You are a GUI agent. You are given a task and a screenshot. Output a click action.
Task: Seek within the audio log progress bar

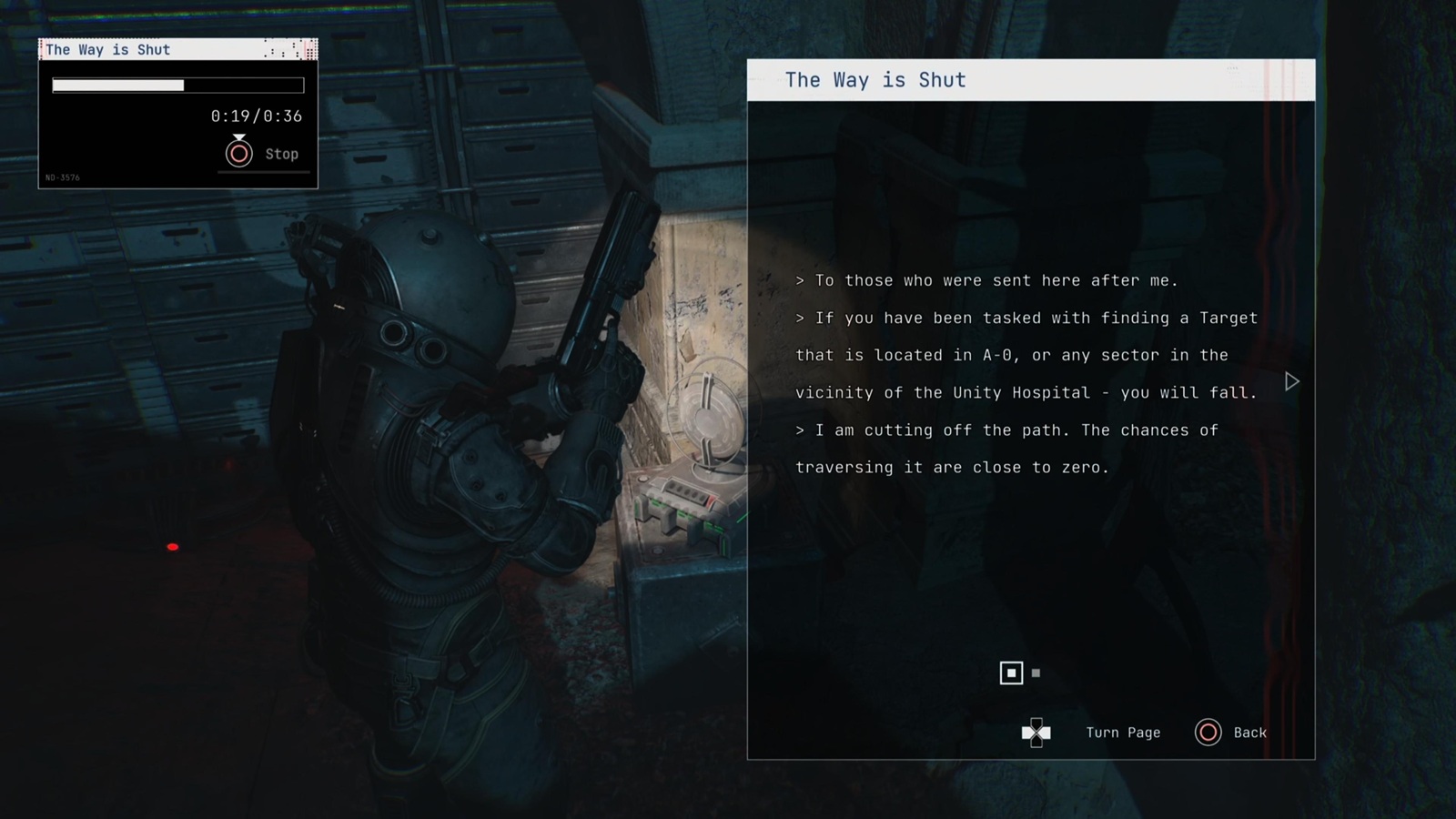click(x=177, y=86)
